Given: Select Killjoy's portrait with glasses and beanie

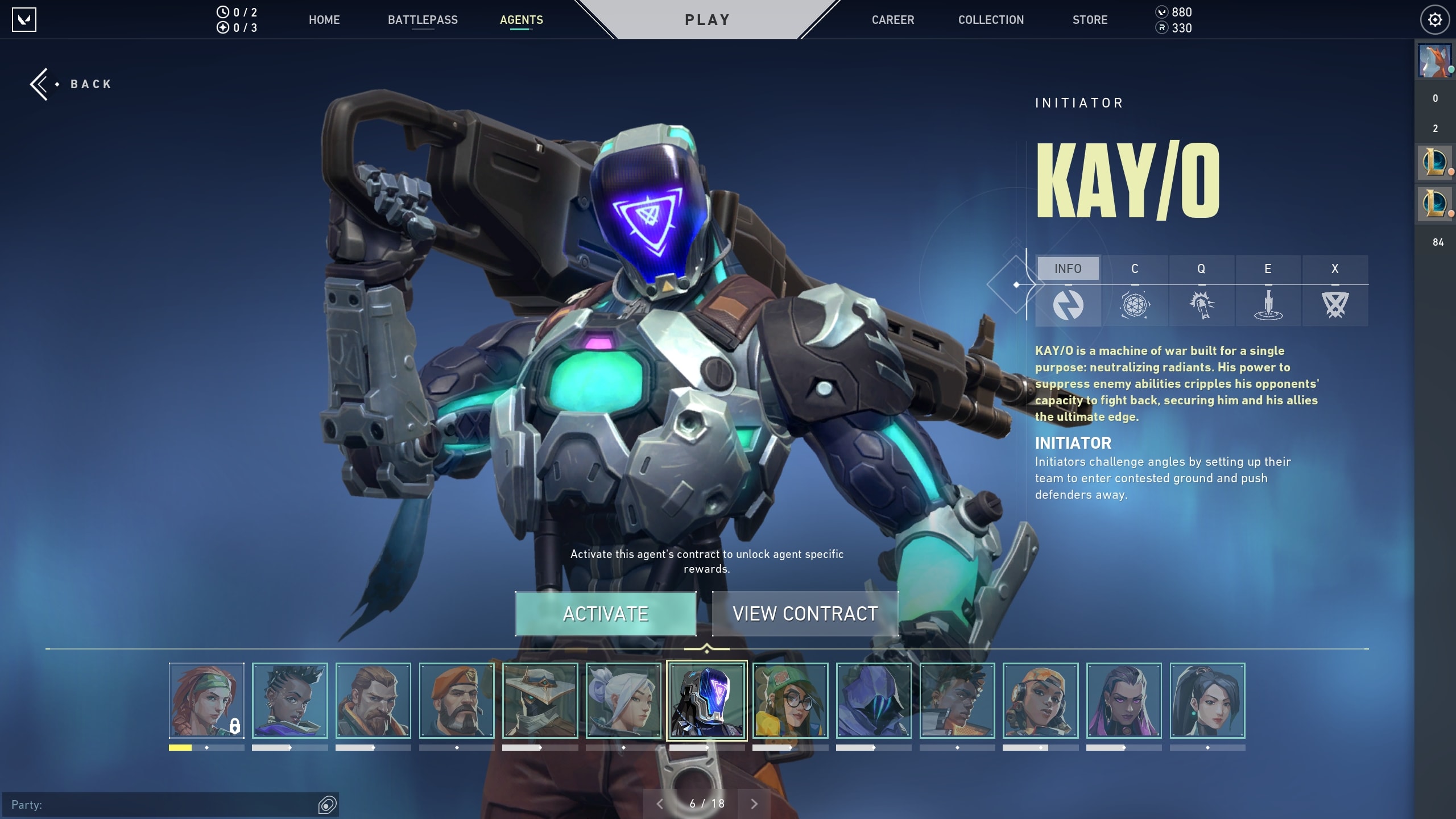Looking at the screenshot, I should pyautogui.click(x=790, y=701).
